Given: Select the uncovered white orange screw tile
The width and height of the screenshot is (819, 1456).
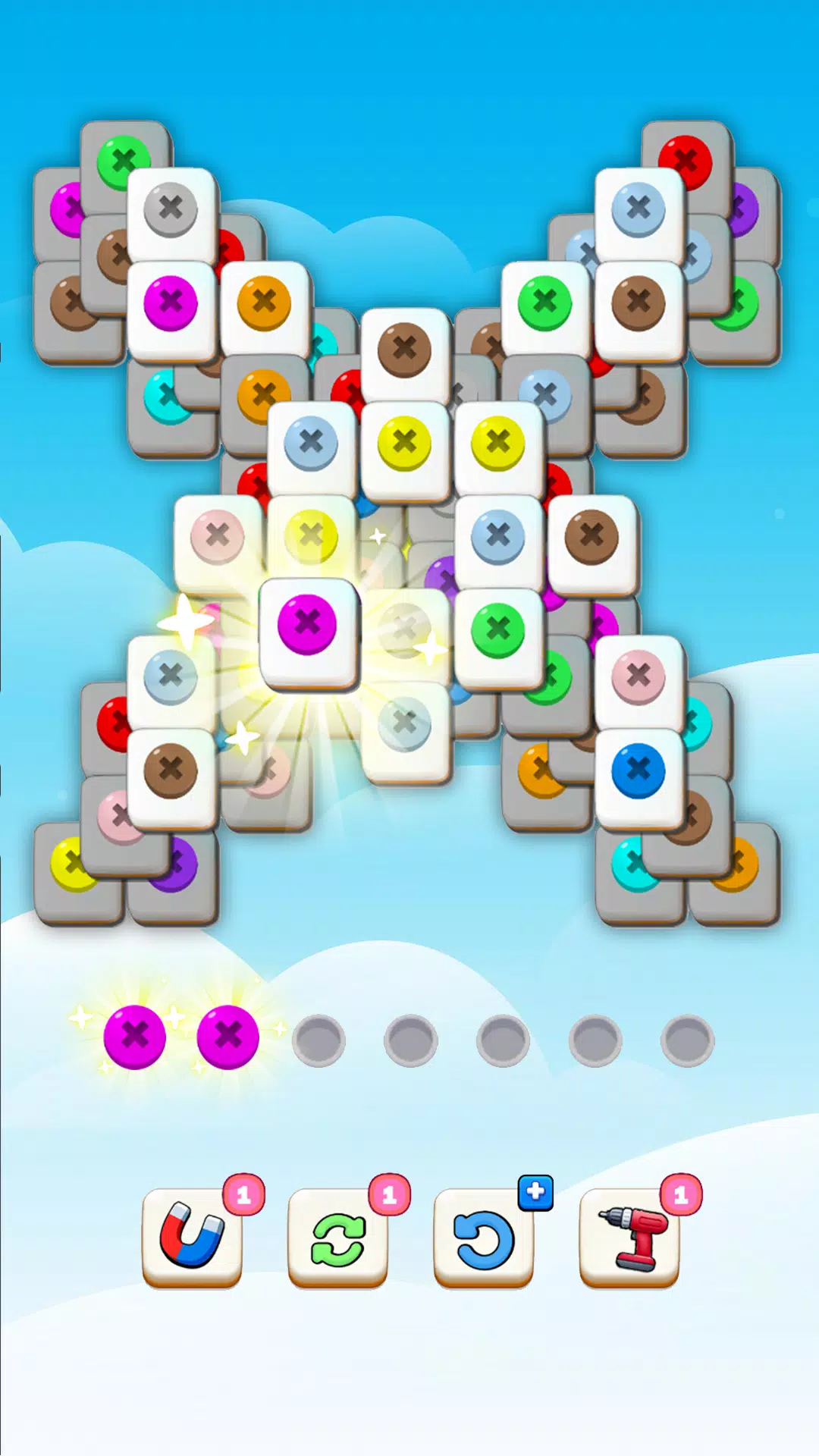Looking at the screenshot, I should point(264,304).
